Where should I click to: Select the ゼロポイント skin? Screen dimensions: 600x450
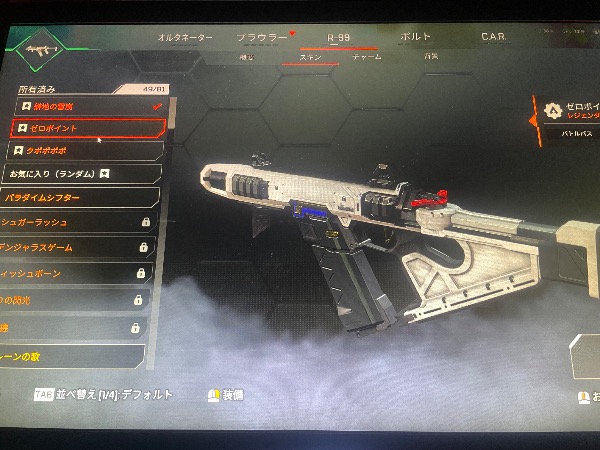[x=88, y=128]
